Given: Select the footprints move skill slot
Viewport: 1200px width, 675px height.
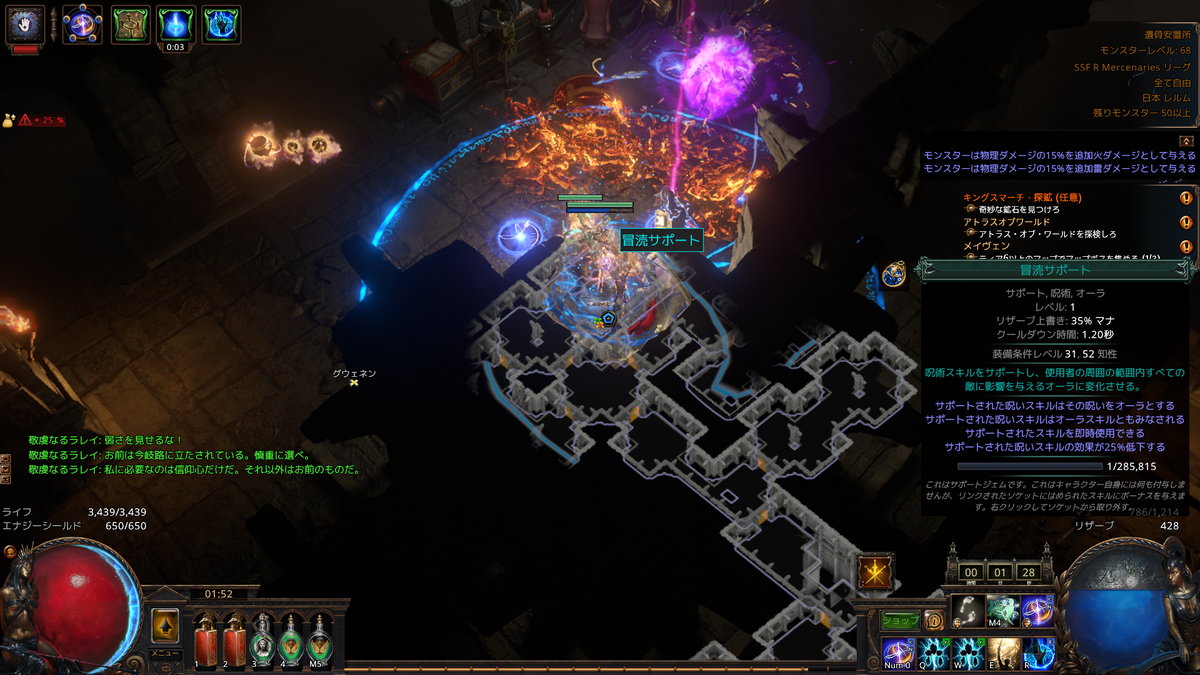Looking at the screenshot, I should (x=966, y=611).
